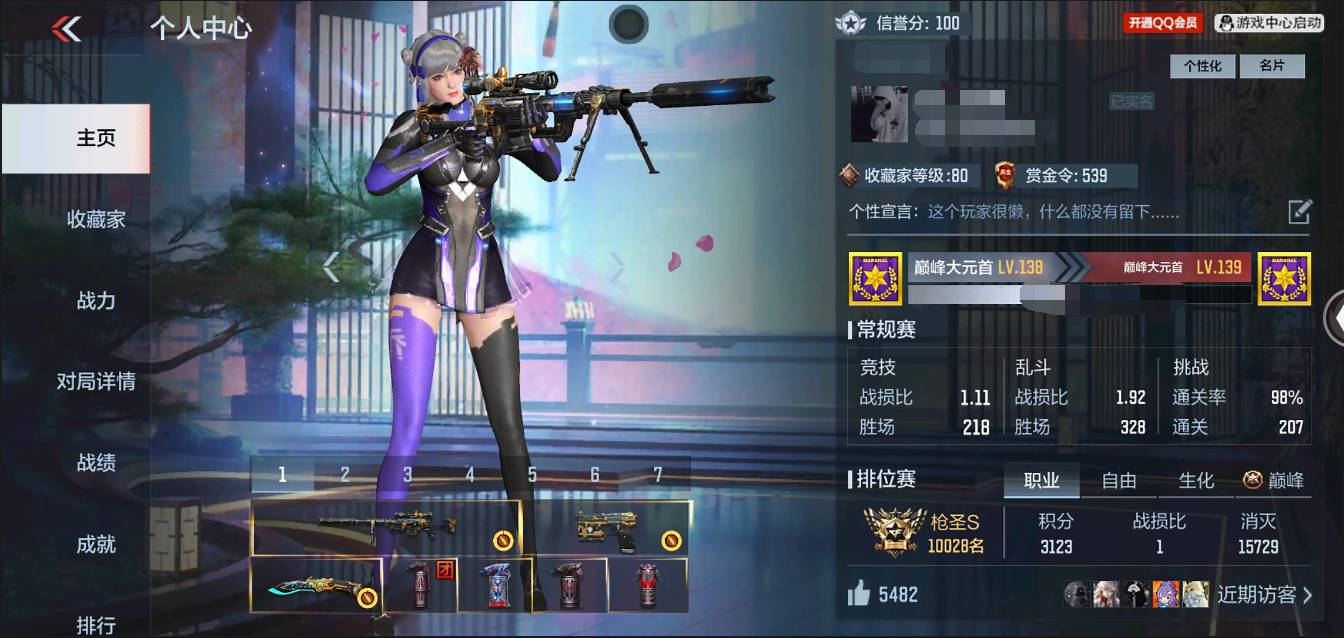The image size is (1344, 638).
Task: Open 对局详情 match details
Action: point(96,381)
